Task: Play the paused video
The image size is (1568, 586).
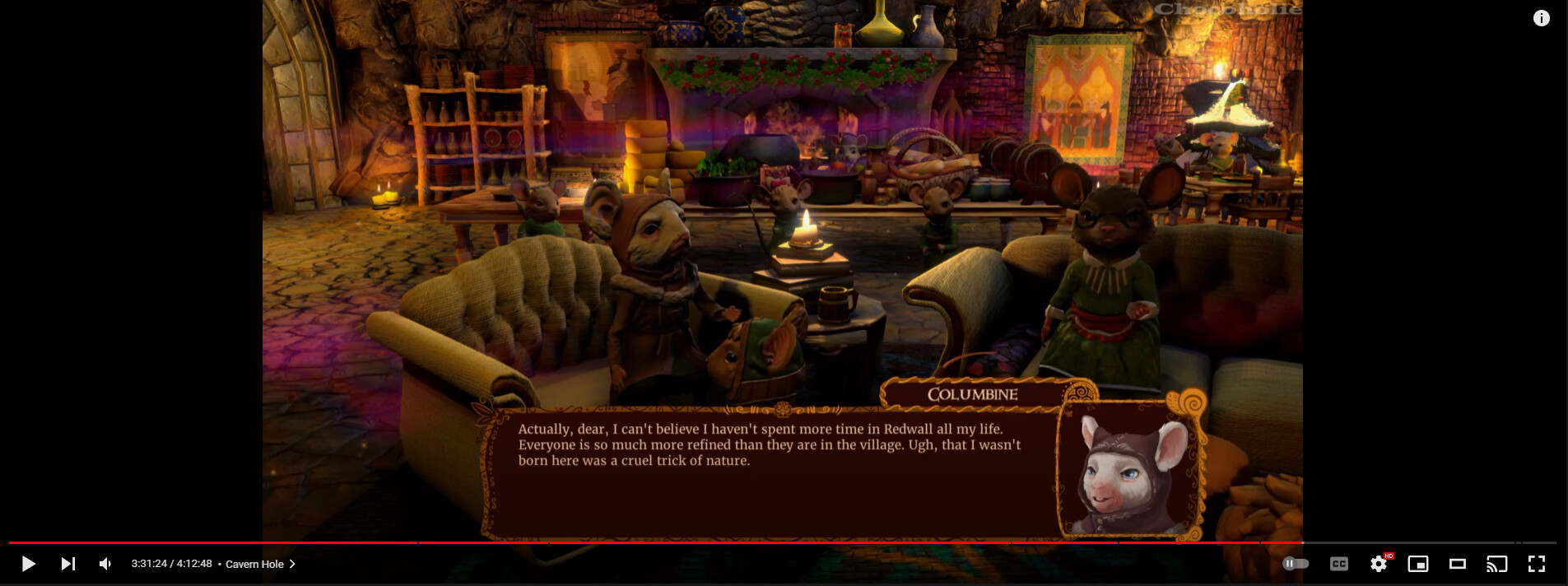Action: [x=28, y=564]
